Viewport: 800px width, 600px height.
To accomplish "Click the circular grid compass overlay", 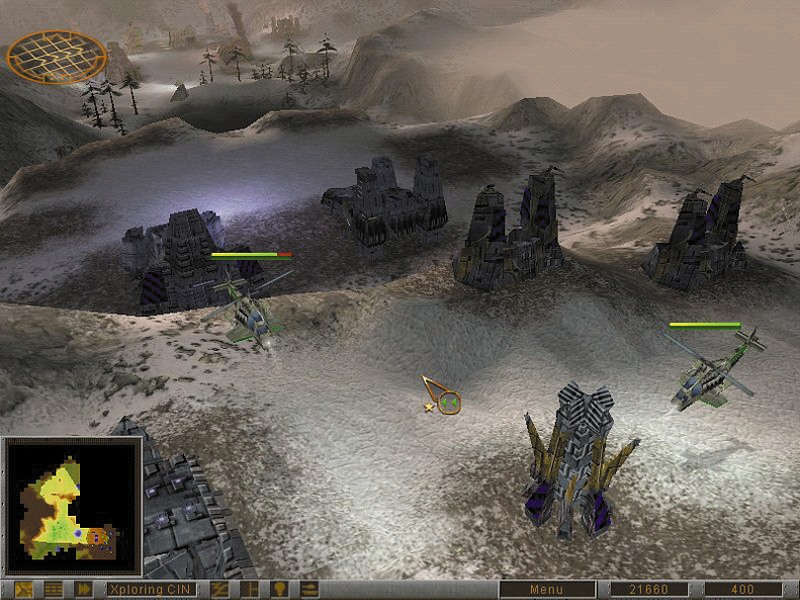I will coord(57,55).
